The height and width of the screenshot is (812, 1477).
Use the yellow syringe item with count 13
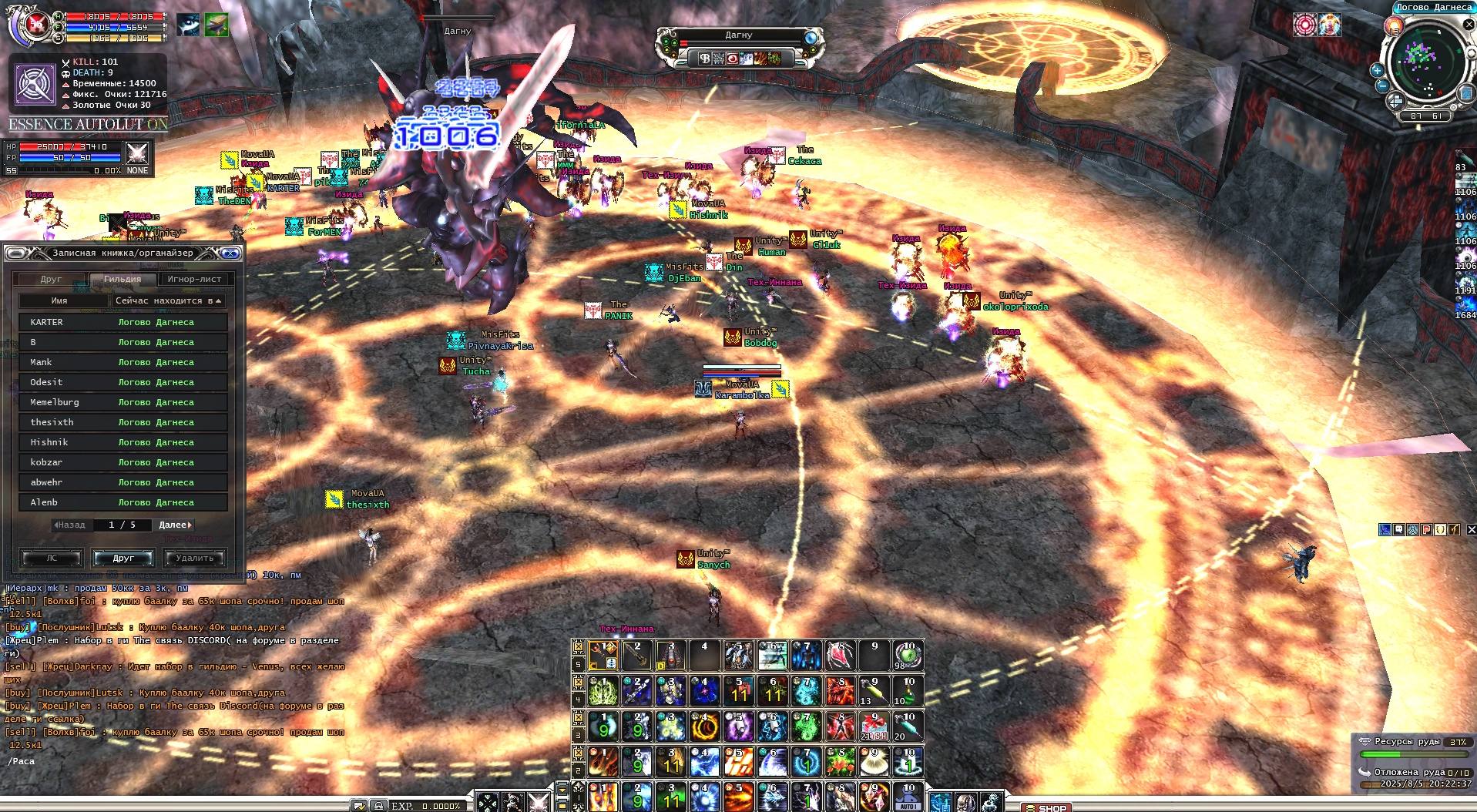tap(873, 690)
